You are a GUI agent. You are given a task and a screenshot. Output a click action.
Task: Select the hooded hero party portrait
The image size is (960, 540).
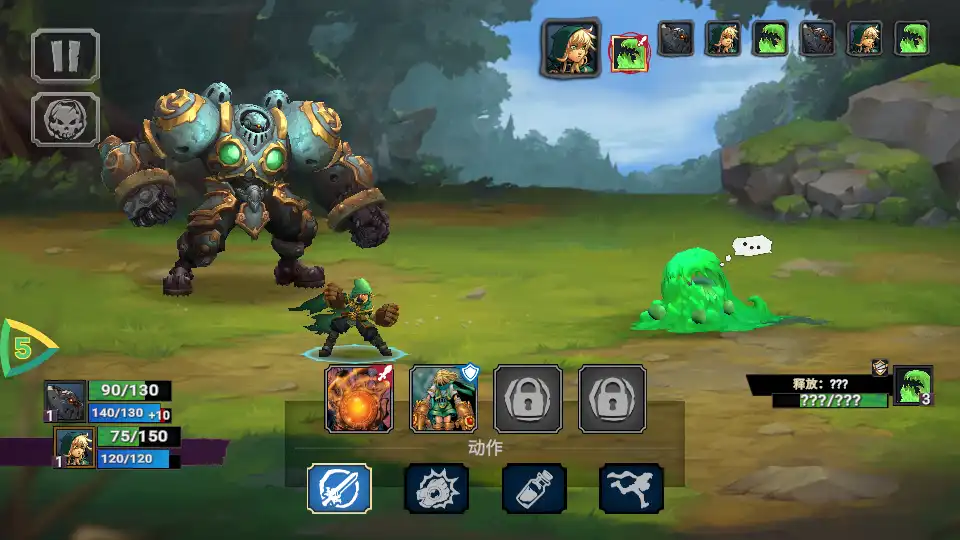(74, 447)
